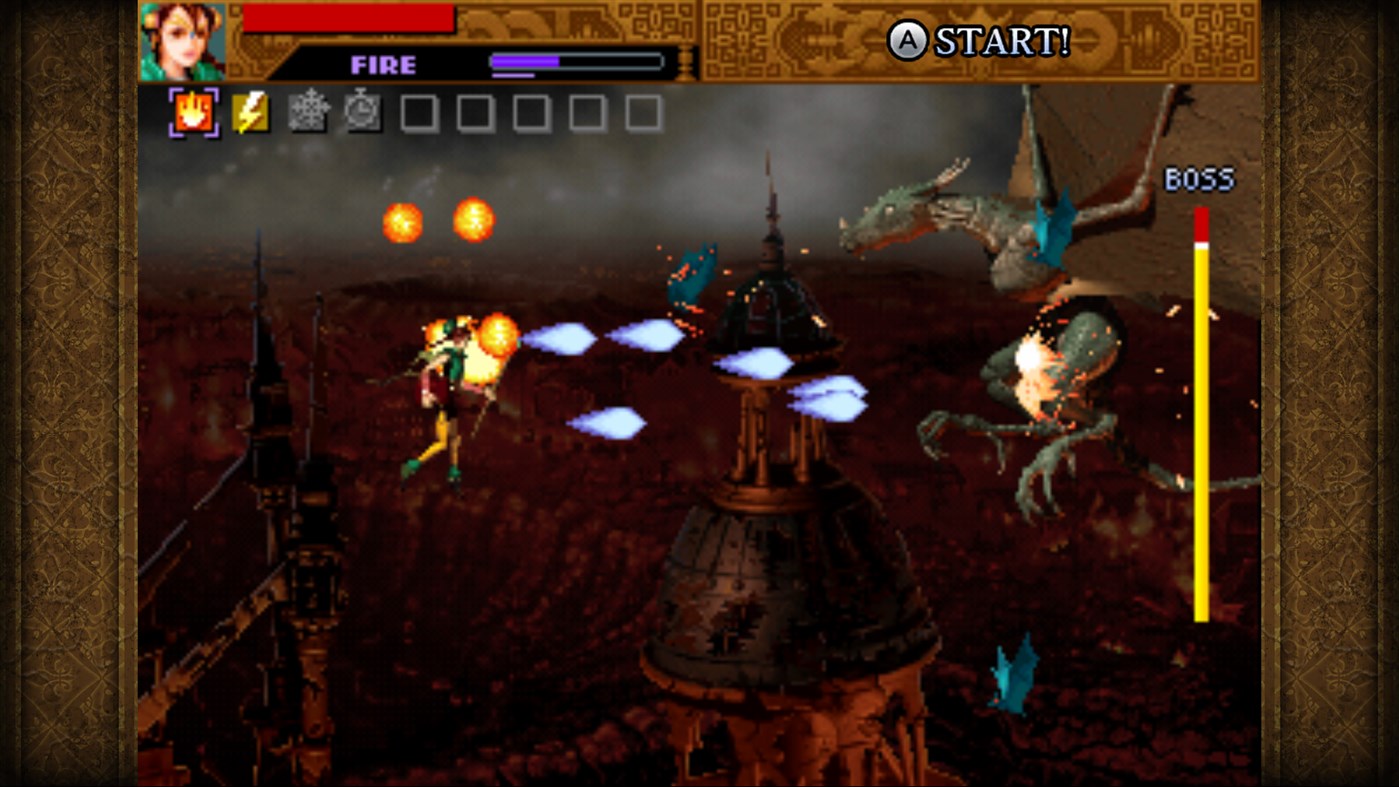Click the middle empty element slot
Viewport: 1399px width, 787px height.
tap(530, 112)
